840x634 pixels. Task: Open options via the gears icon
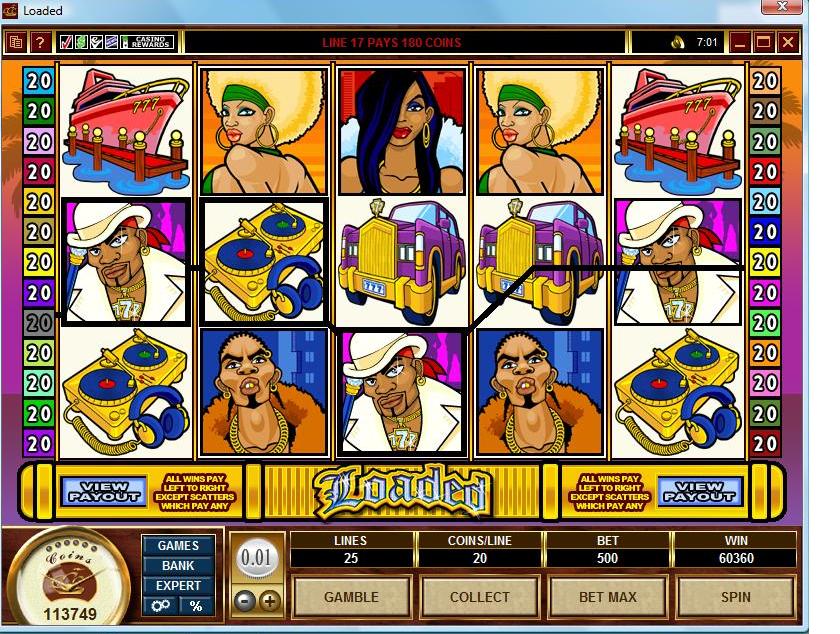tap(159, 606)
